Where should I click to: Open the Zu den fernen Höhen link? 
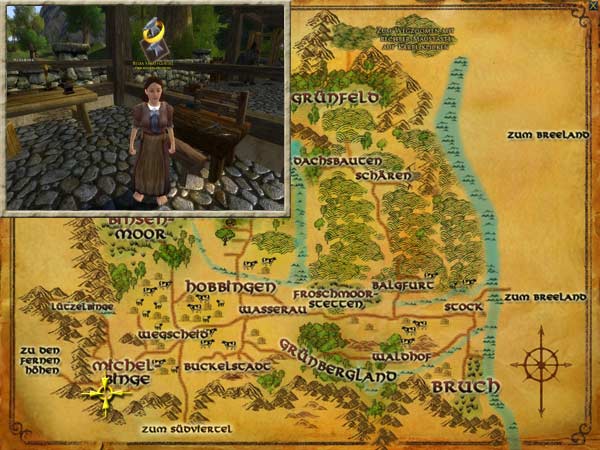tap(40, 359)
